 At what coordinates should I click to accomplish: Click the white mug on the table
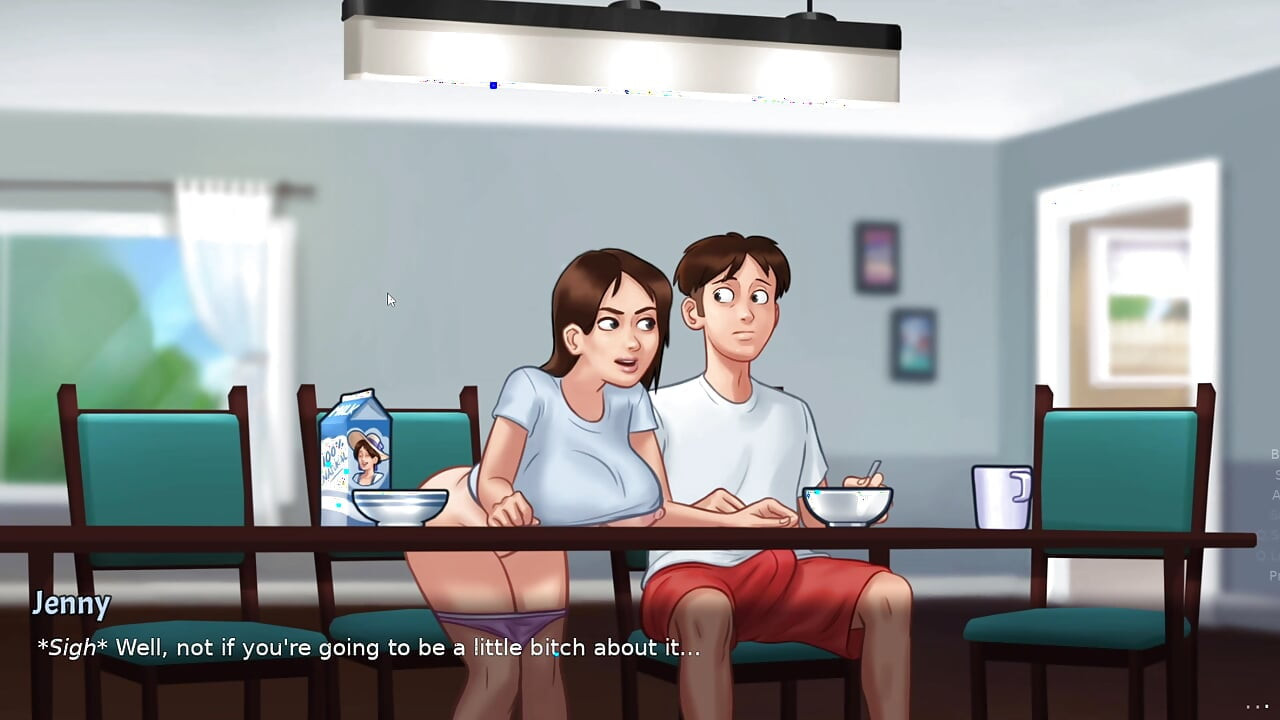point(1000,498)
